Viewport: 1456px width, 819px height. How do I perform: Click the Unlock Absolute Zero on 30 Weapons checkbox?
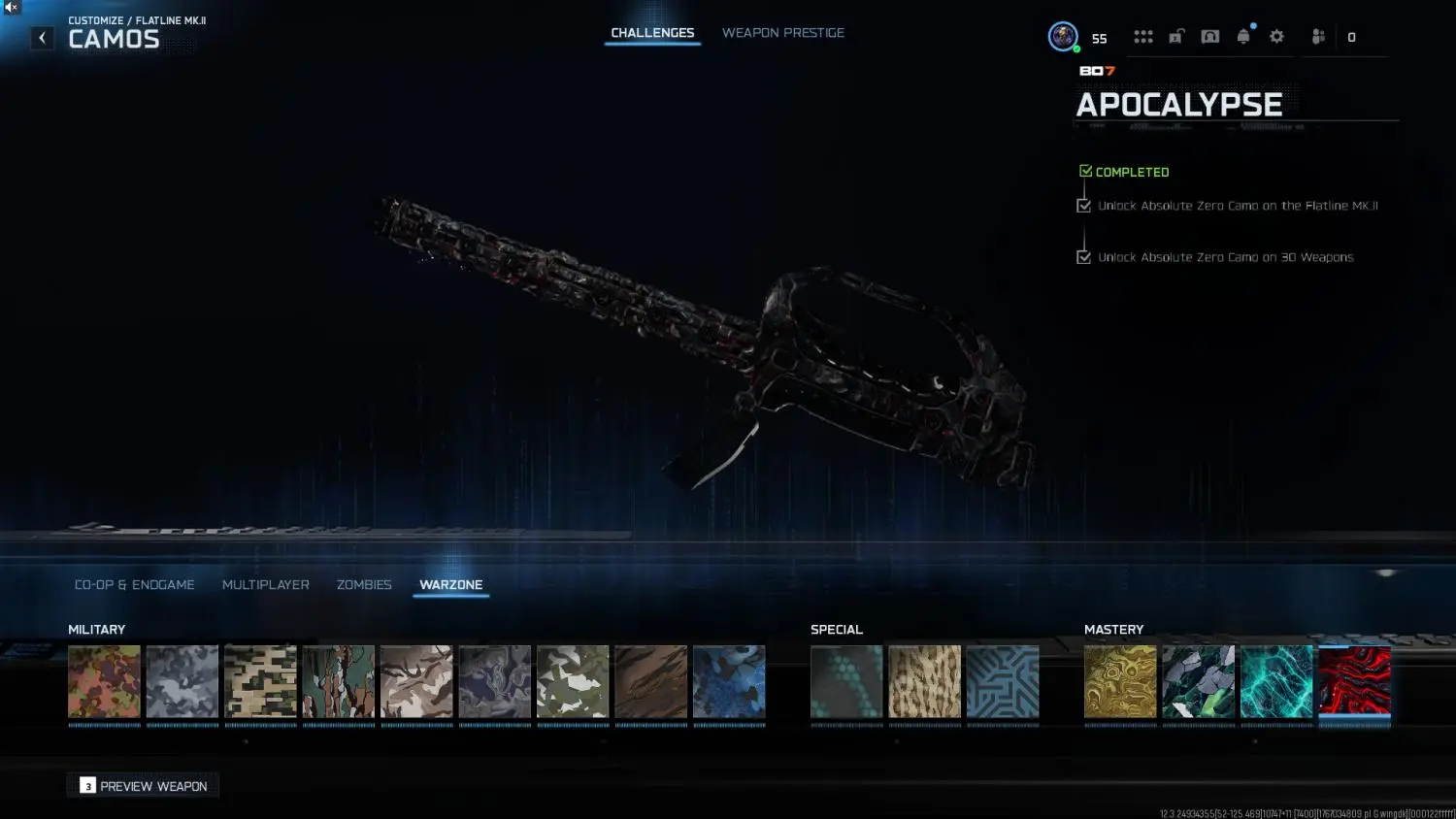pos(1084,256)
